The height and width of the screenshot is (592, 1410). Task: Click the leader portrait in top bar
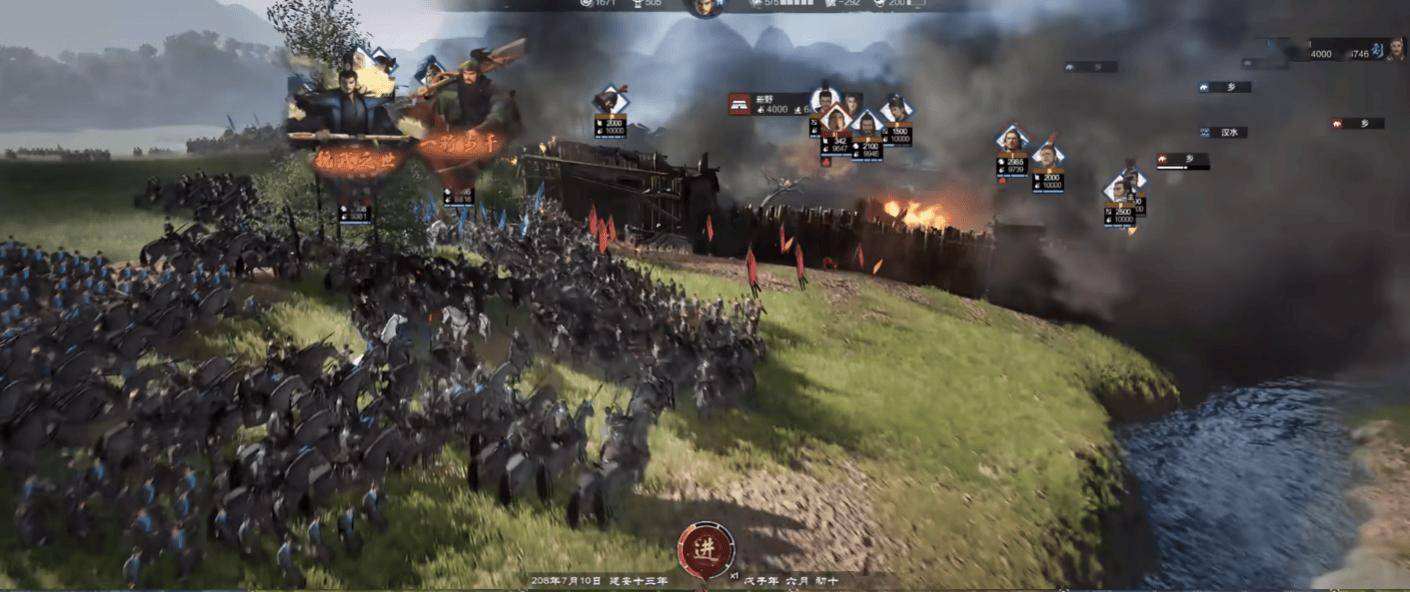tap(704, 6)
